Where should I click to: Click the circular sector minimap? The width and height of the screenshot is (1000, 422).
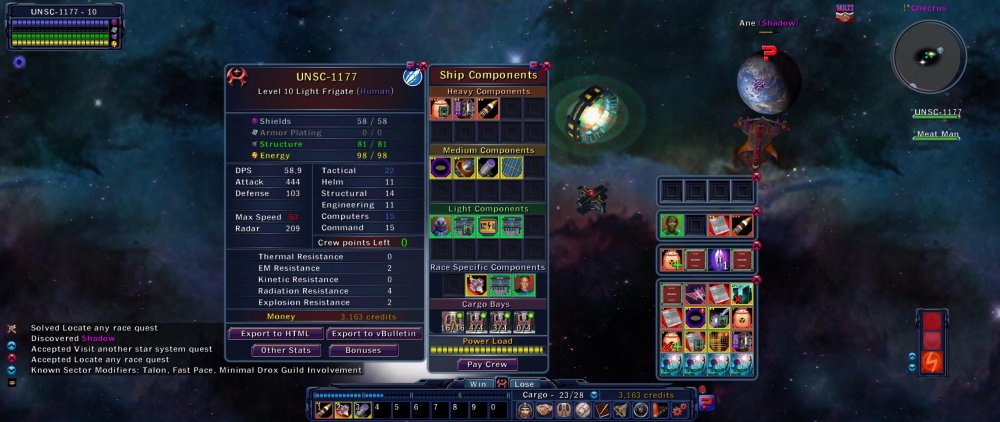pos(929,57)
